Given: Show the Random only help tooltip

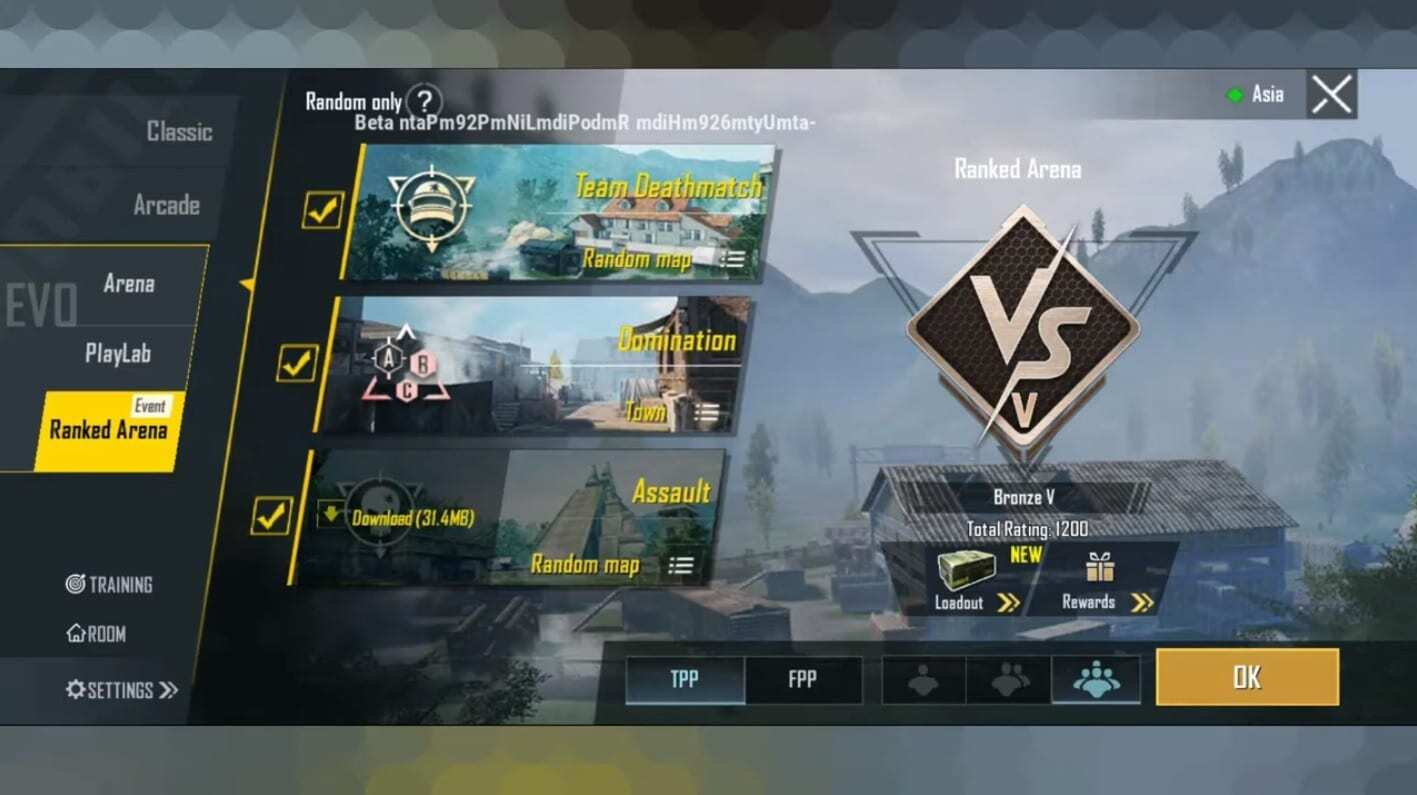Looking at the screenshot, I should [x=426, y=100].
